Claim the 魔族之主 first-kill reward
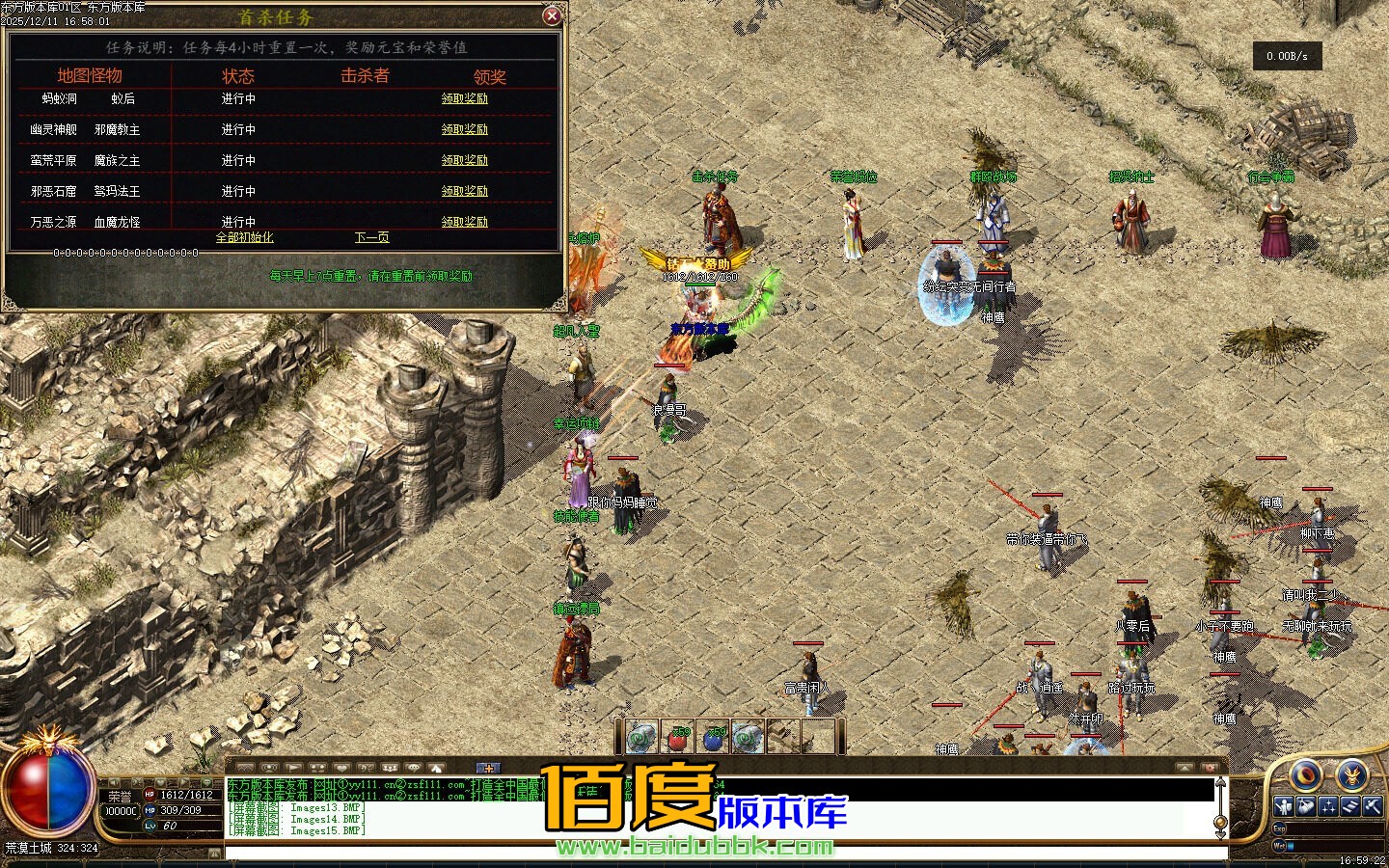This screenshot has width=1389, height=868. coord(464,160)
